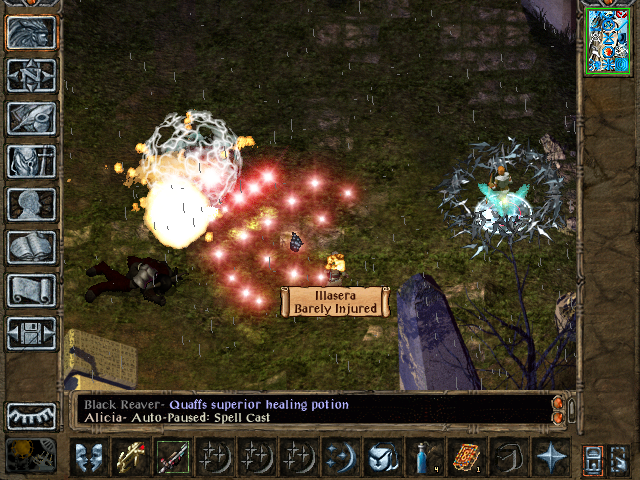The height and width of the screenshot is (480, 640).
Task: Open the options floppy disk menu
Action: pyautogui.click(x=31, y=333)
